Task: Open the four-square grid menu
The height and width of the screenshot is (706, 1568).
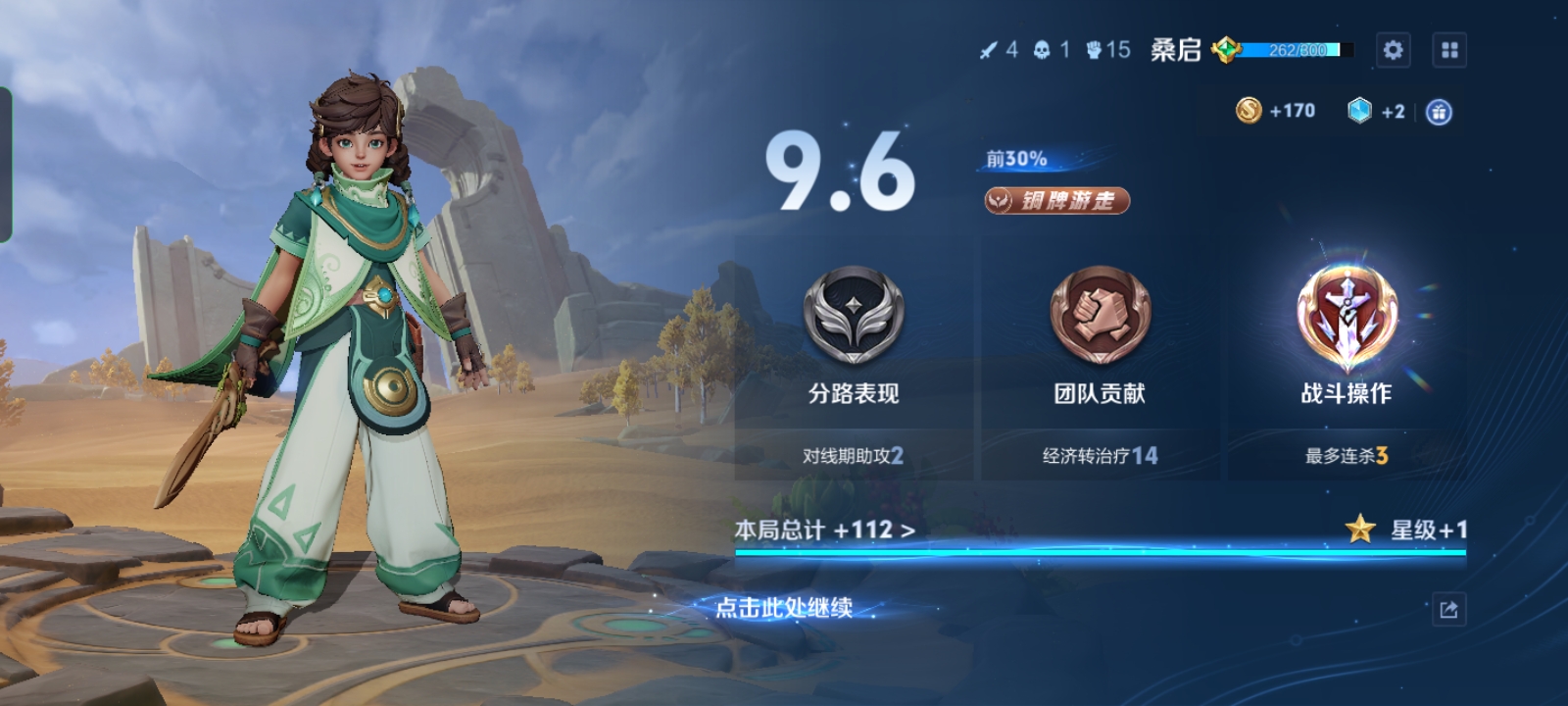Action: click(1449, 50)
